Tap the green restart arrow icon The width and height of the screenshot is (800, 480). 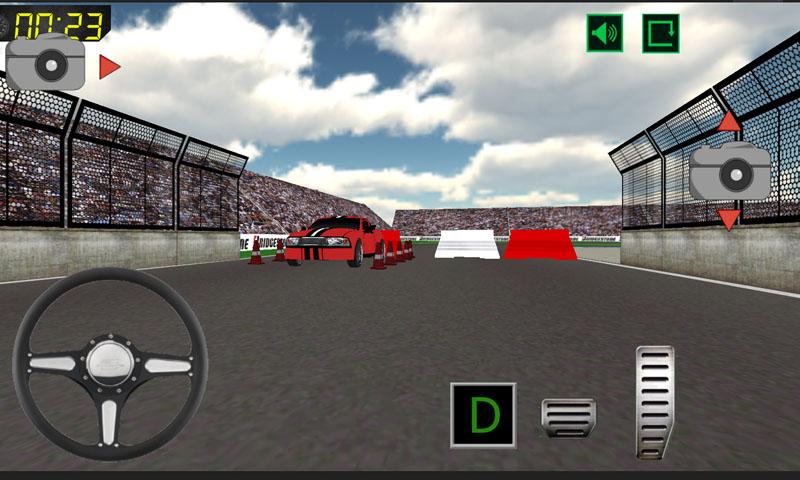(660, 33)
